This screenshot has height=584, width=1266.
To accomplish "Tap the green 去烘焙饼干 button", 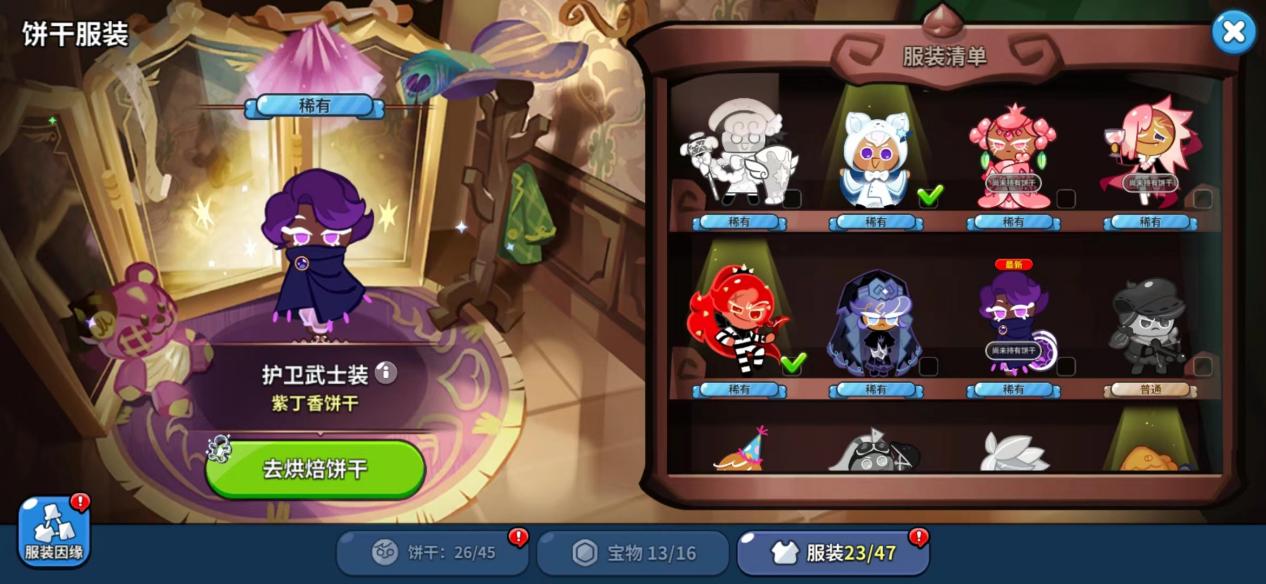I will tap(316, 468).
